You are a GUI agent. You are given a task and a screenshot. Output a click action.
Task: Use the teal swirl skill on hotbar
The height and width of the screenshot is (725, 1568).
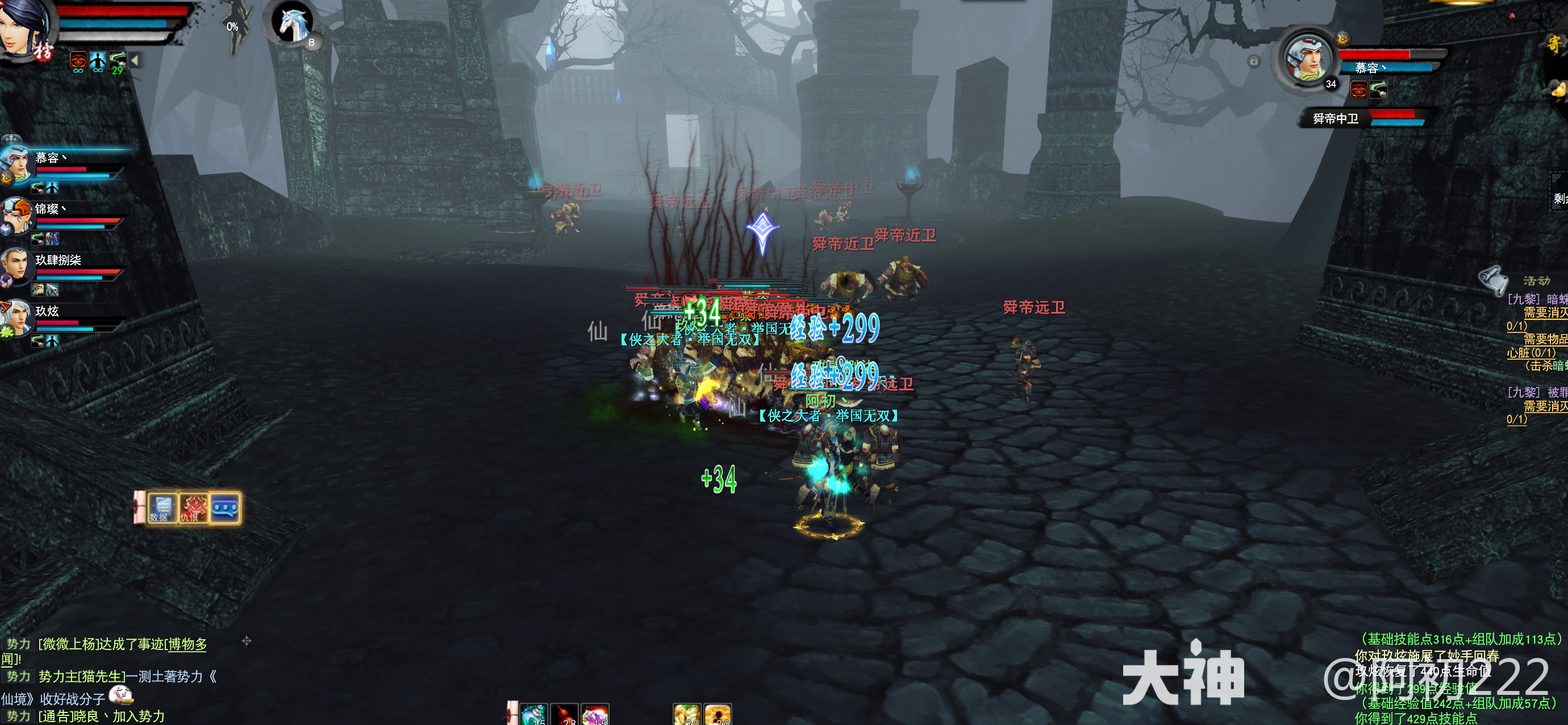pyautogui.click(x=533, y=715)
